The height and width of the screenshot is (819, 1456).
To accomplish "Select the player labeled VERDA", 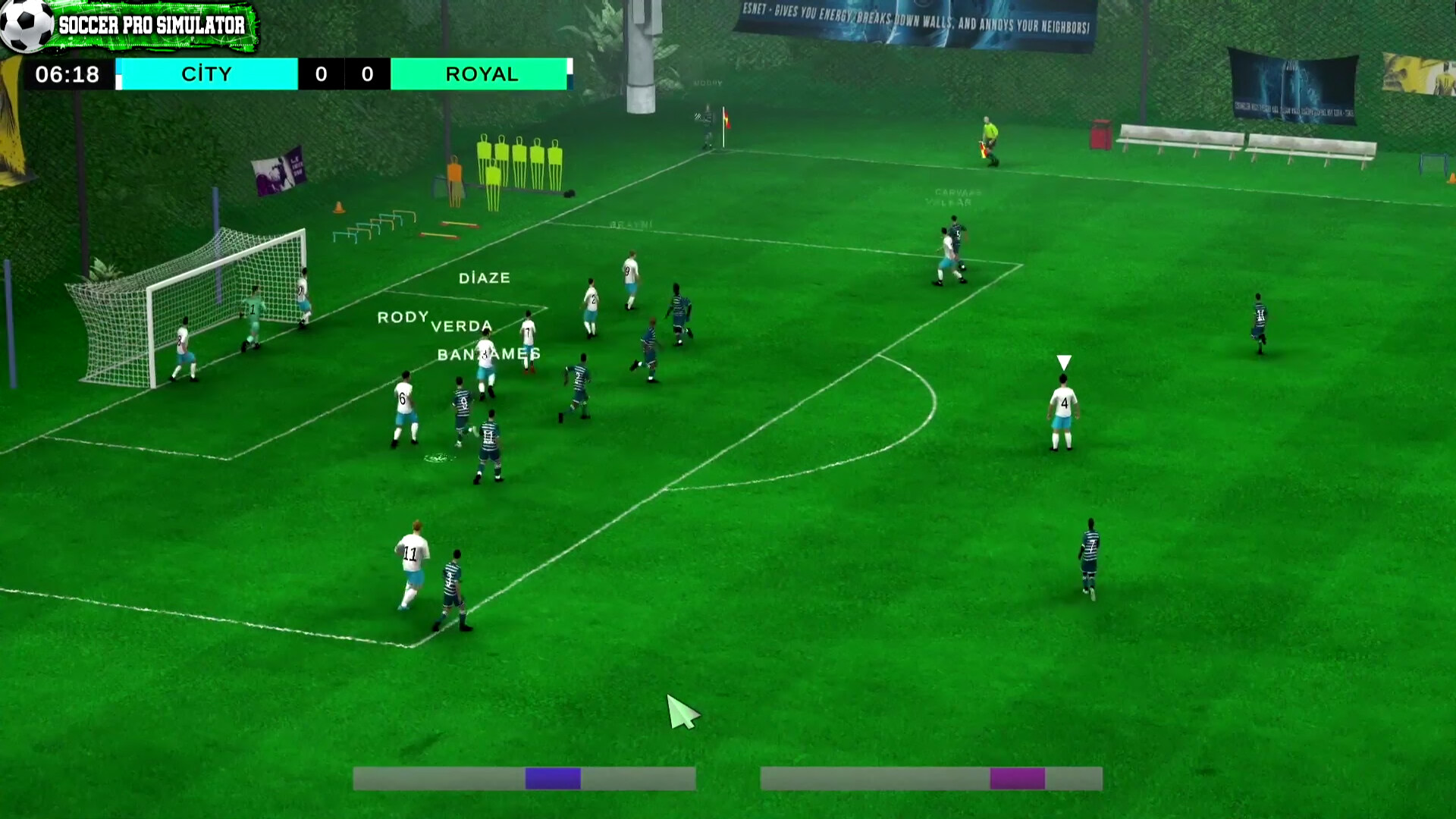I will (461, 325).
